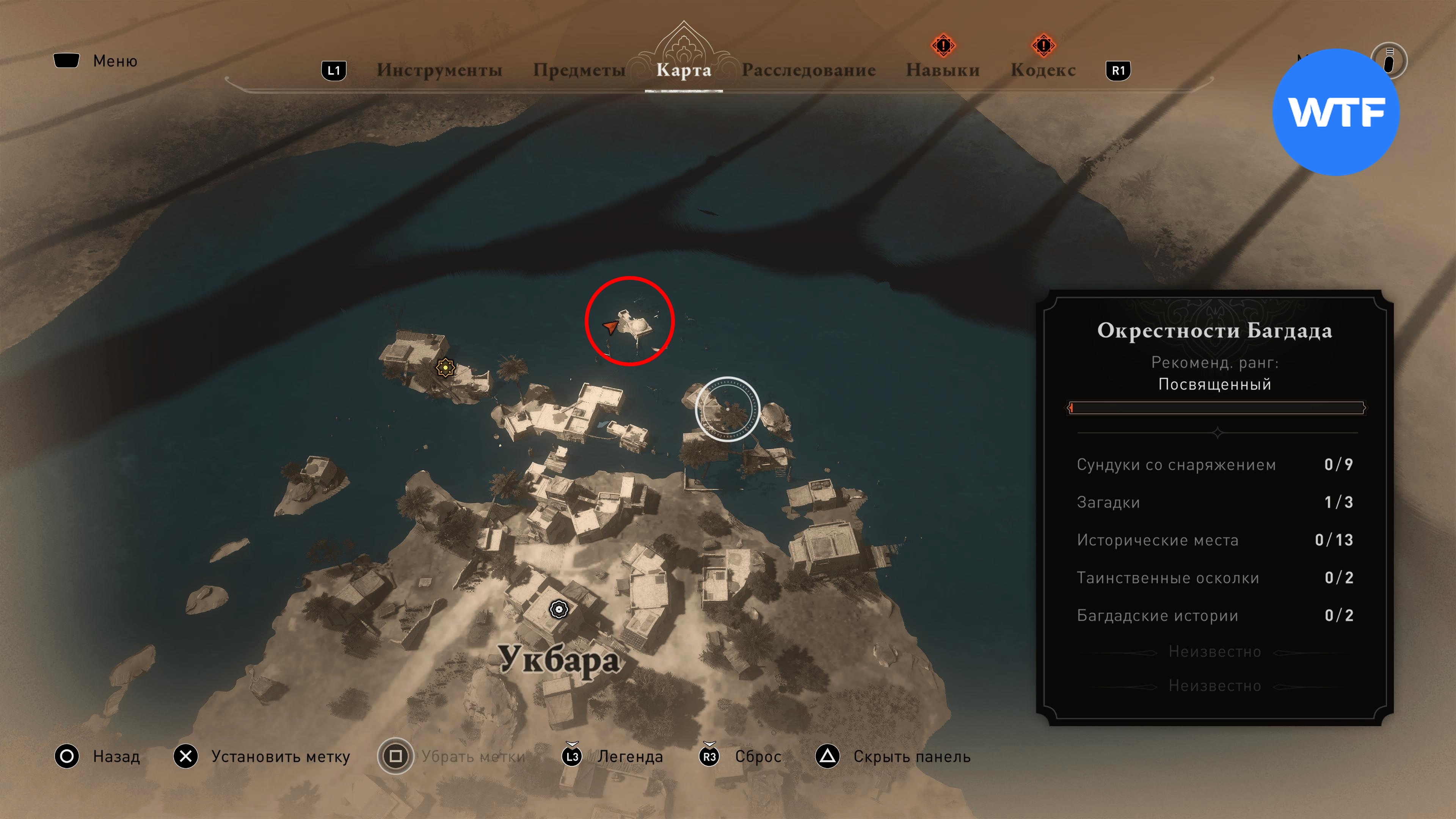
Task: Click the Багдадские истории row
Action: (x=1214, y=615)
